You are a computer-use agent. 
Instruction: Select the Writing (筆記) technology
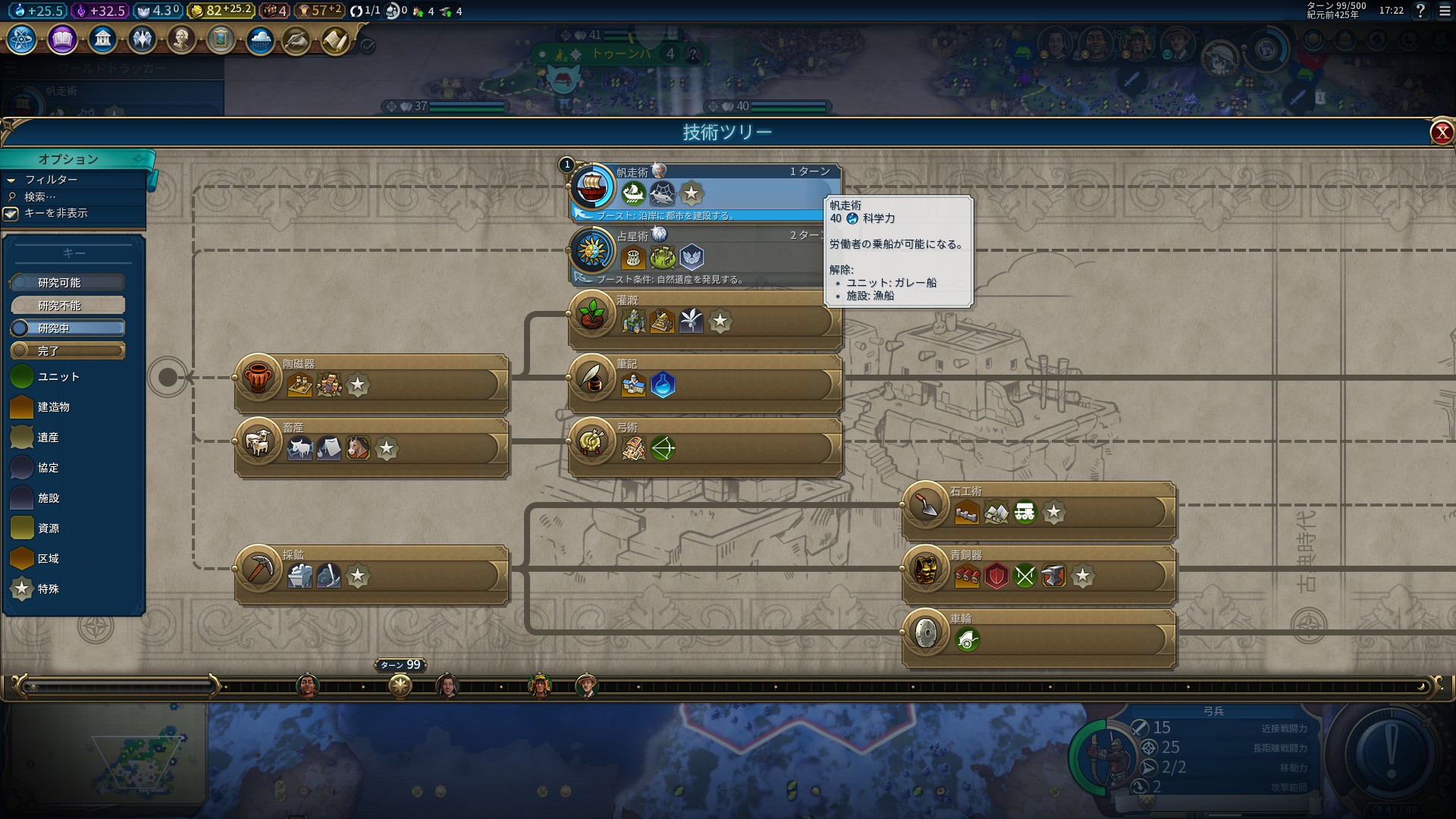[x=593, y=377]
